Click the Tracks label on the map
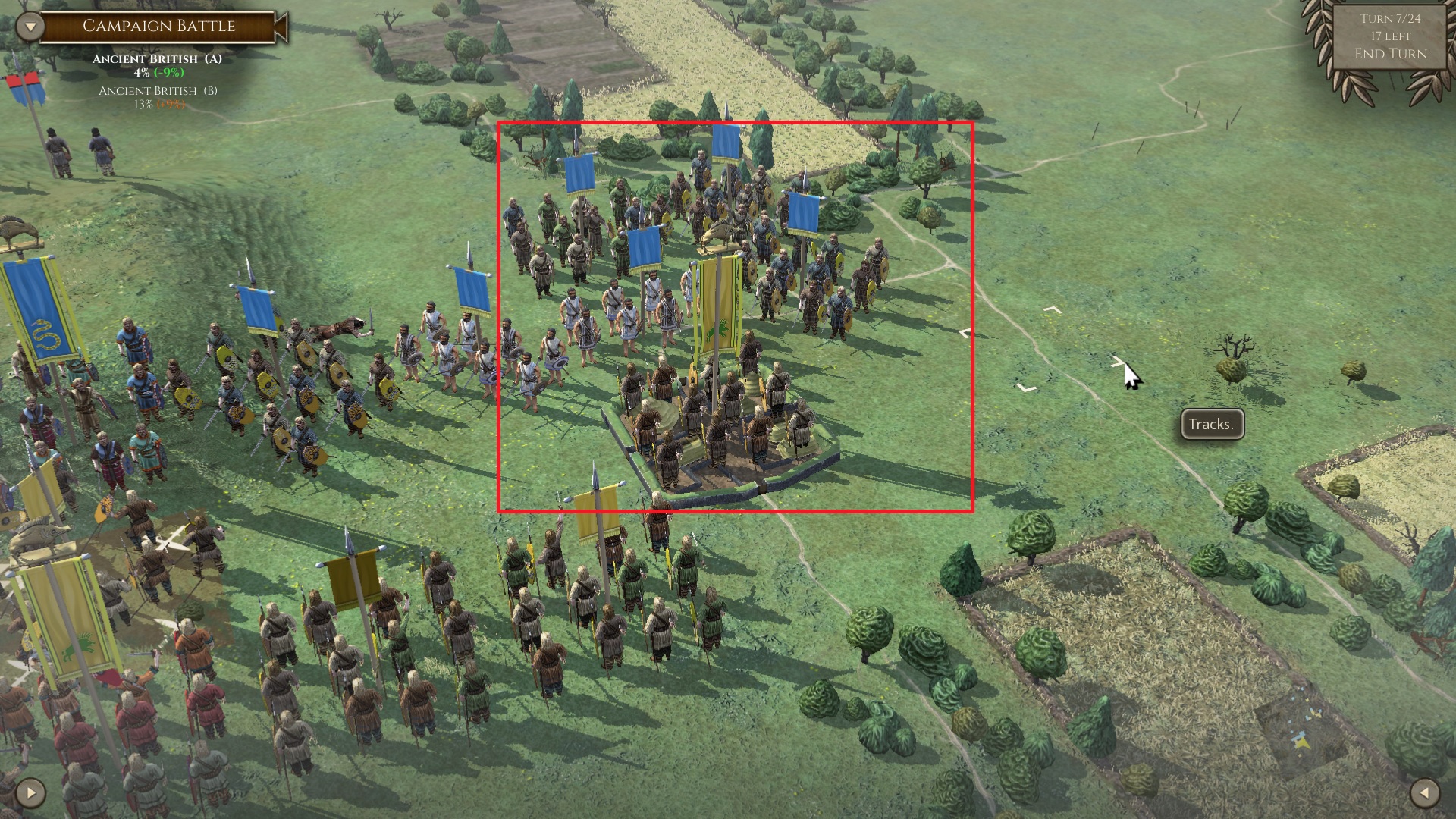This screenshot has height=819, width=1456. (x=1213, y=424)
